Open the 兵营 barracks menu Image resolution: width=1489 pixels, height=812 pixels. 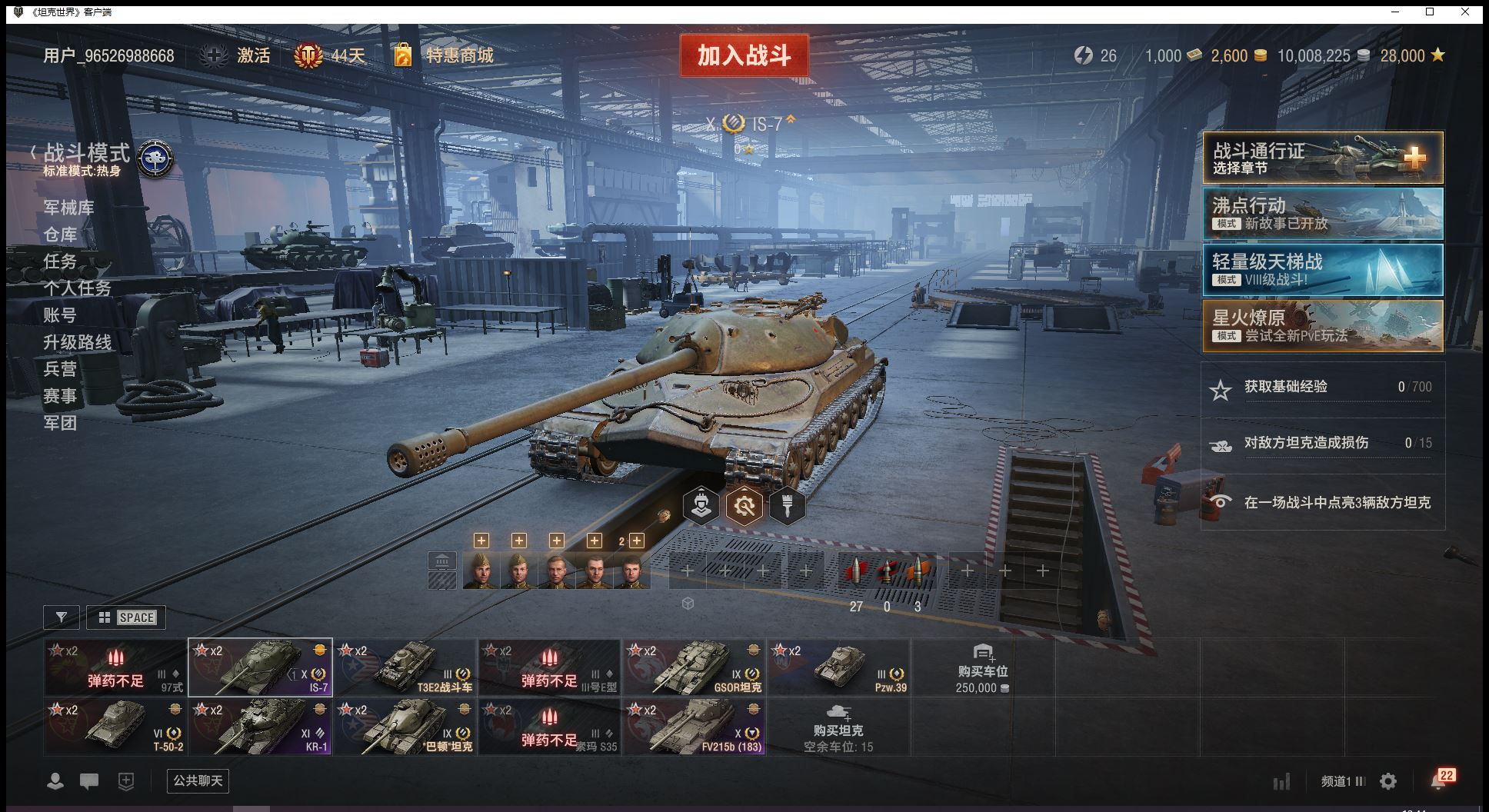tap(60, 369)
